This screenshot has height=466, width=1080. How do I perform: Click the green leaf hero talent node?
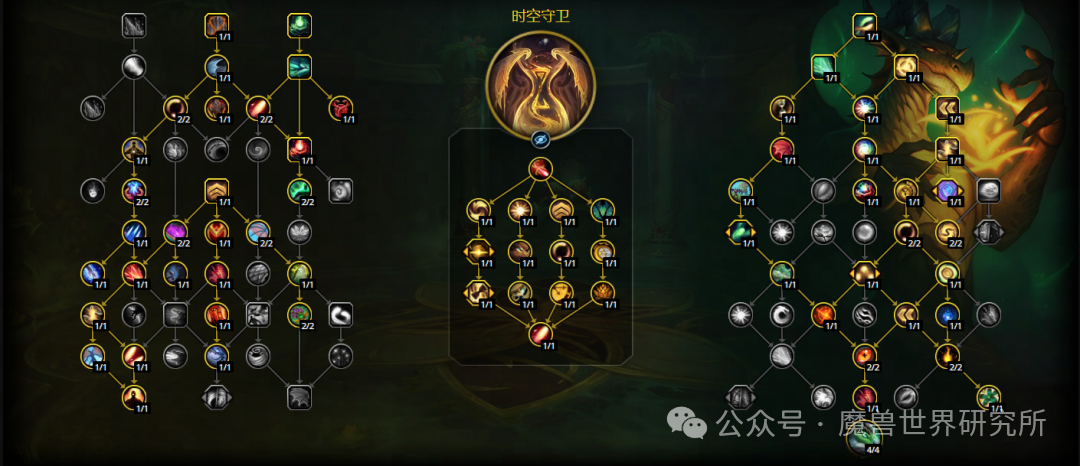pyautogui.click(x=603, y=210)
